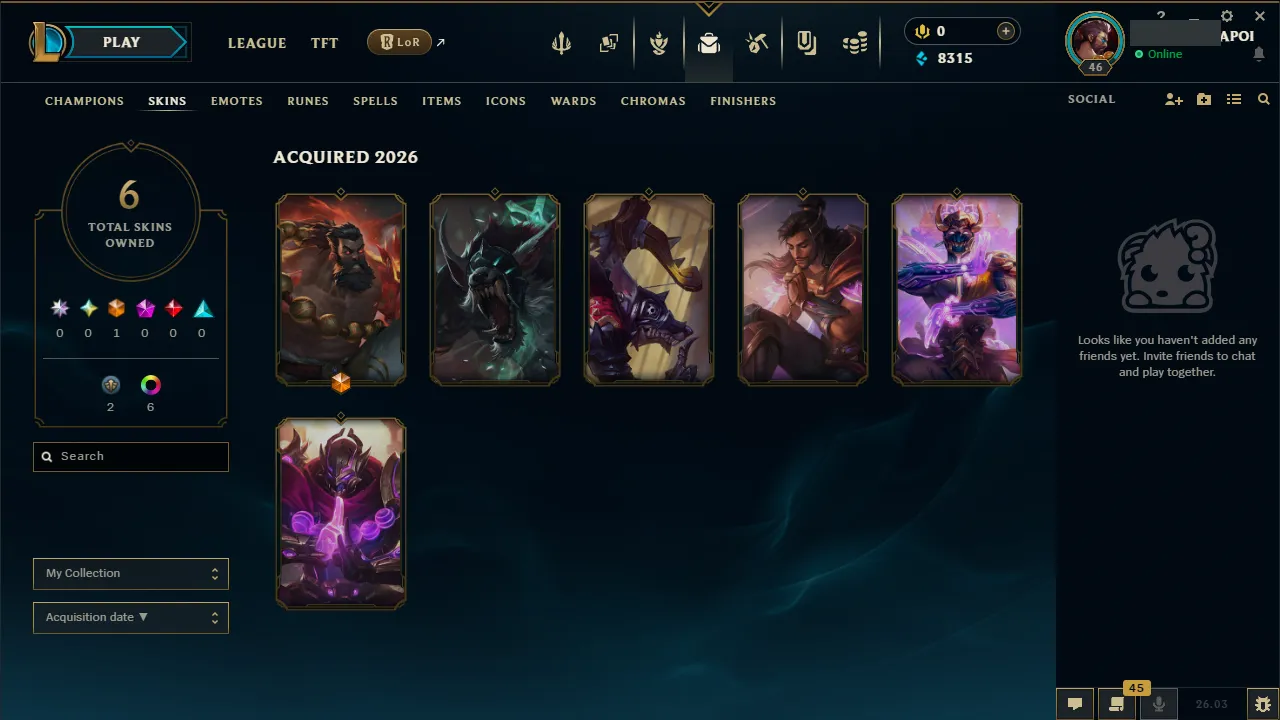Open the Acquisition date sort dropdown

pyautogui.click(x=130, y=617)
